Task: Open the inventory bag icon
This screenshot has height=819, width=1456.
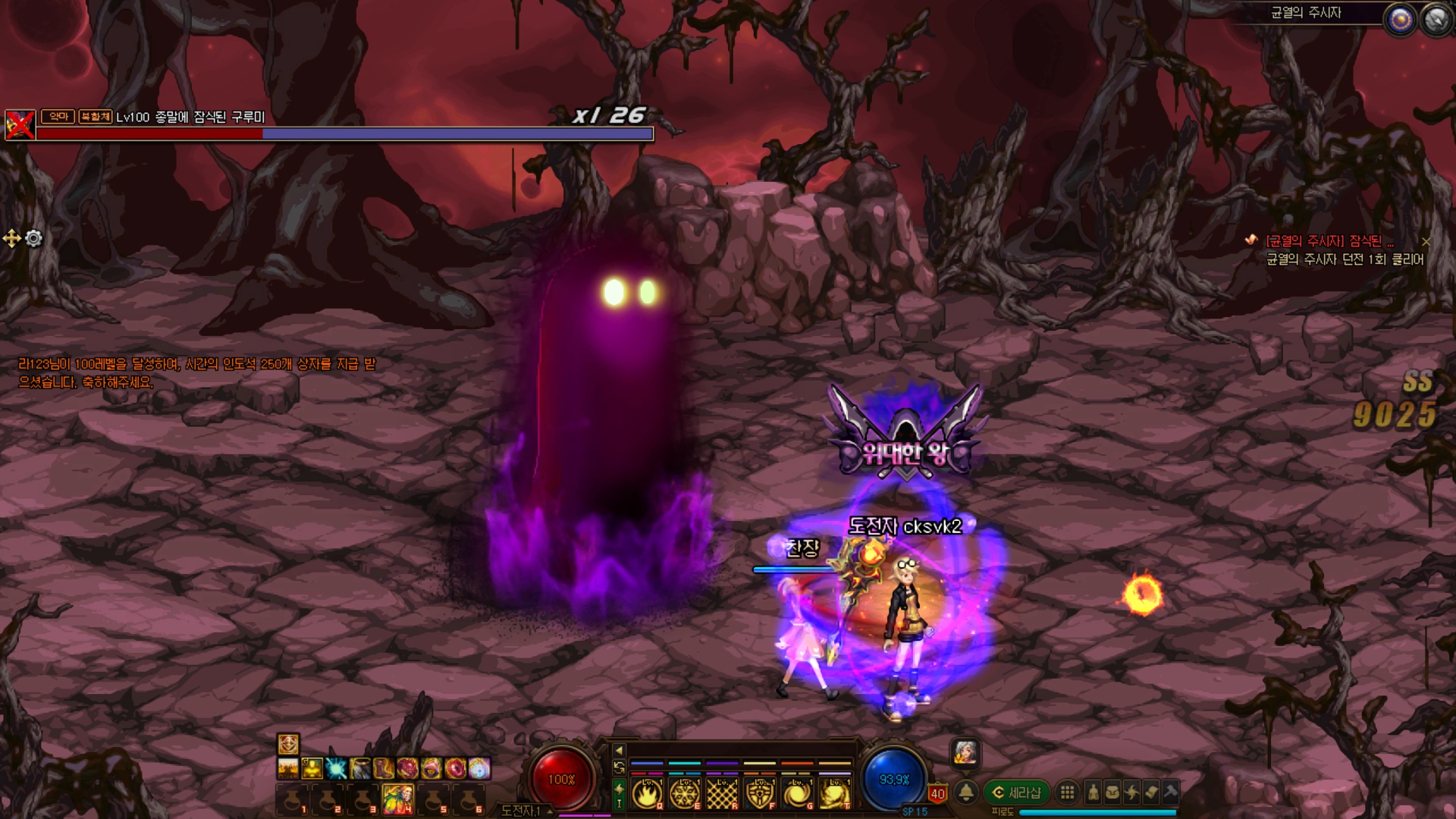Action: pos(1112,792)
